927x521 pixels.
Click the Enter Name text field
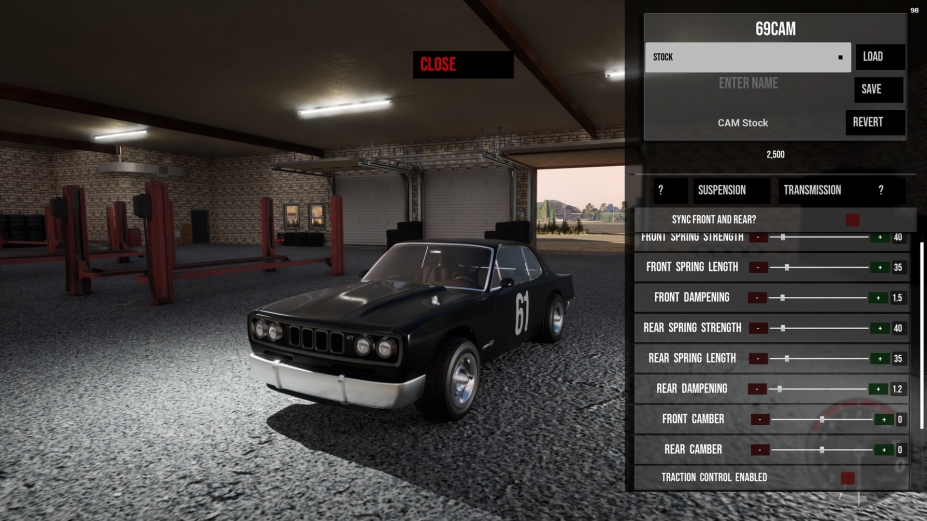[x=747, y=84]
